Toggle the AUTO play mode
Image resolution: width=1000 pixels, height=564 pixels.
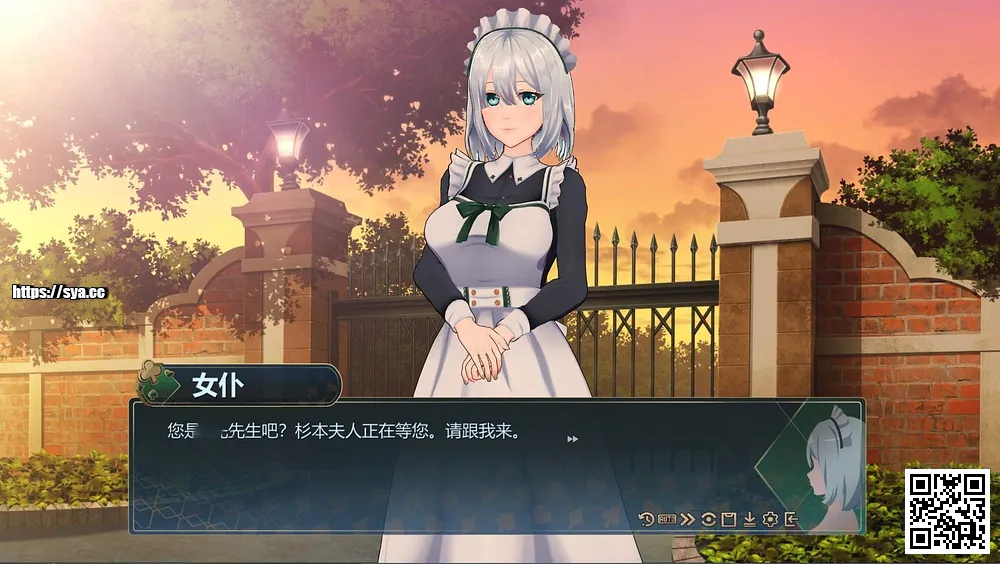click(x=666, y=519)
